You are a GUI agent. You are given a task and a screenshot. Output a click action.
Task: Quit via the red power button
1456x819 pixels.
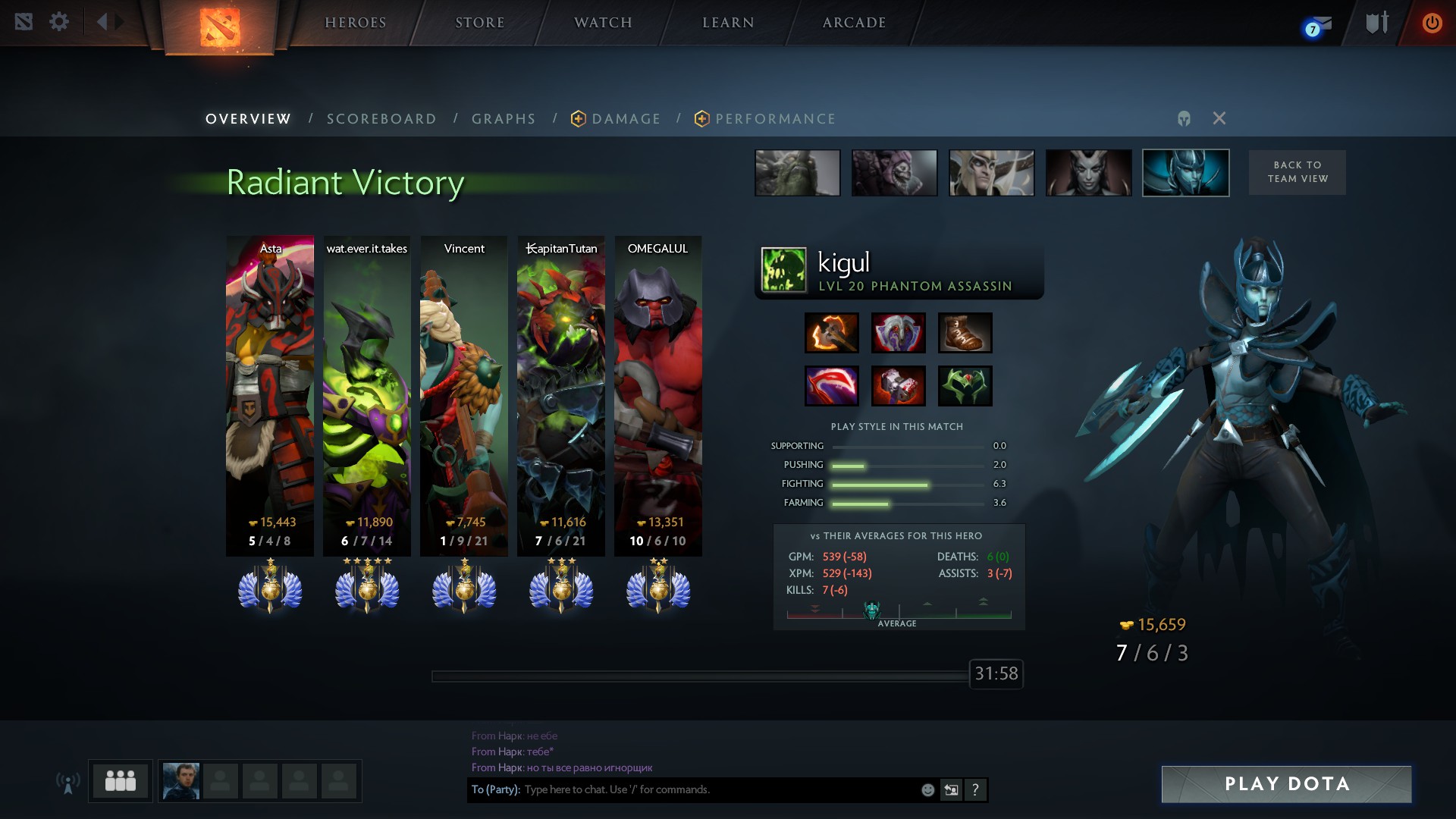[1432, 23]
